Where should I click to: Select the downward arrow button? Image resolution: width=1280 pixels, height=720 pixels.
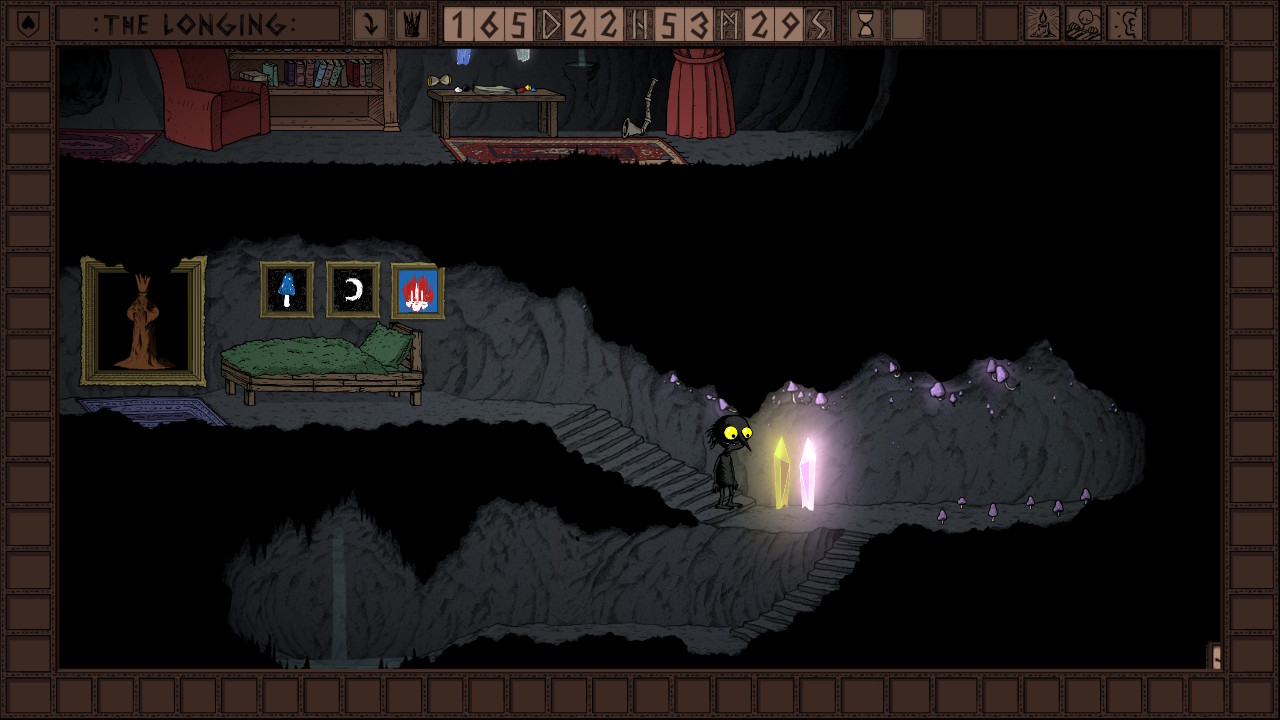click(x=370, y=24)
